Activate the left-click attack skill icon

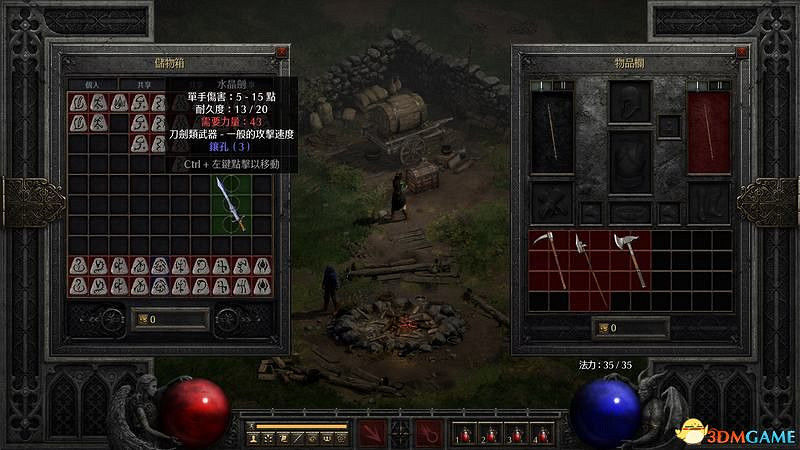[372, 434]
